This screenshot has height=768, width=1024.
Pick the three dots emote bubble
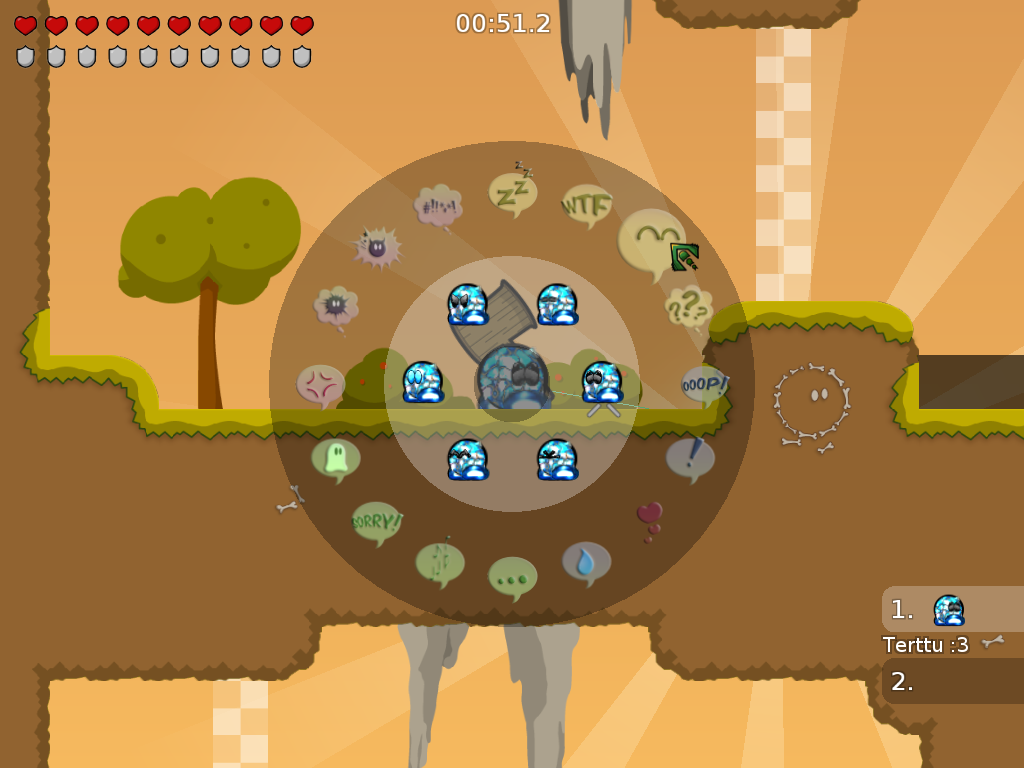coord(512,576)
